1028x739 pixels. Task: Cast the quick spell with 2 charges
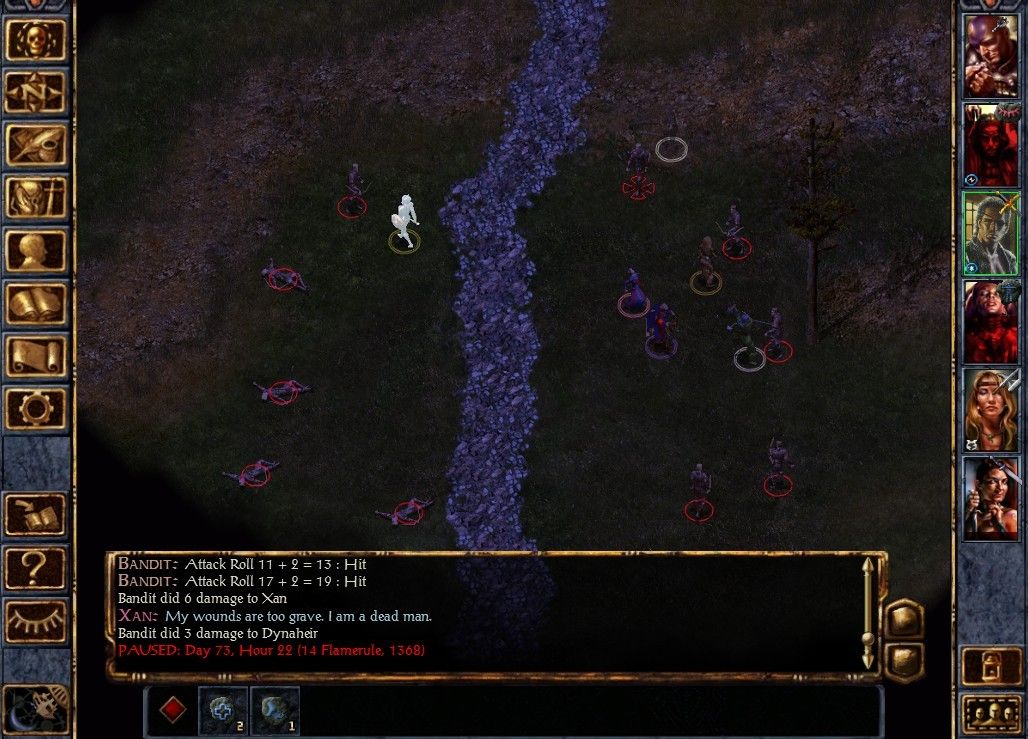click(222, 710)
